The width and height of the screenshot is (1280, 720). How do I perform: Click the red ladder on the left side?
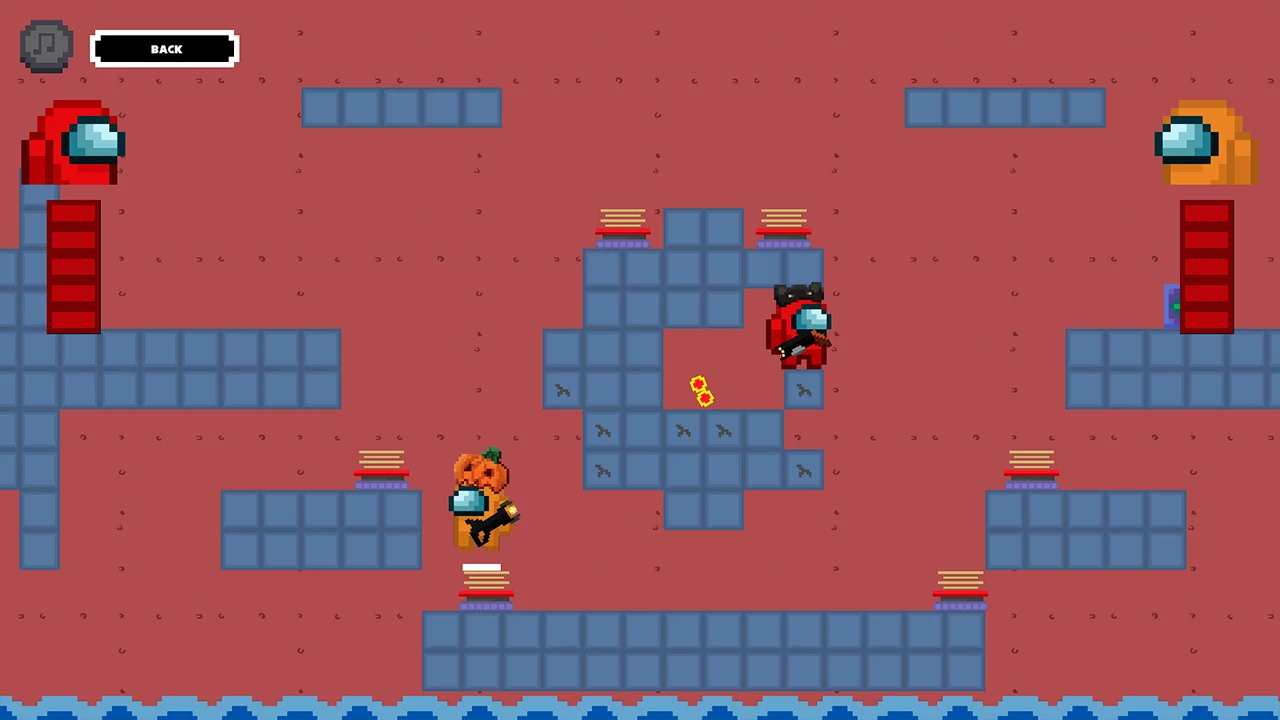click(x=73, y=265)
